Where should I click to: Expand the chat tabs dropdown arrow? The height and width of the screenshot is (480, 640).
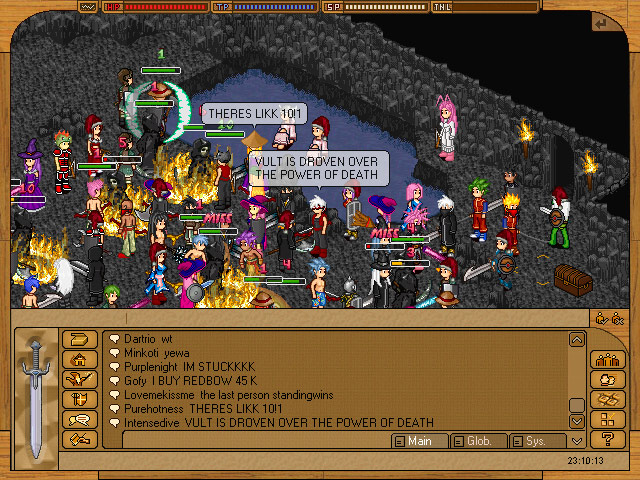point(576,441)
